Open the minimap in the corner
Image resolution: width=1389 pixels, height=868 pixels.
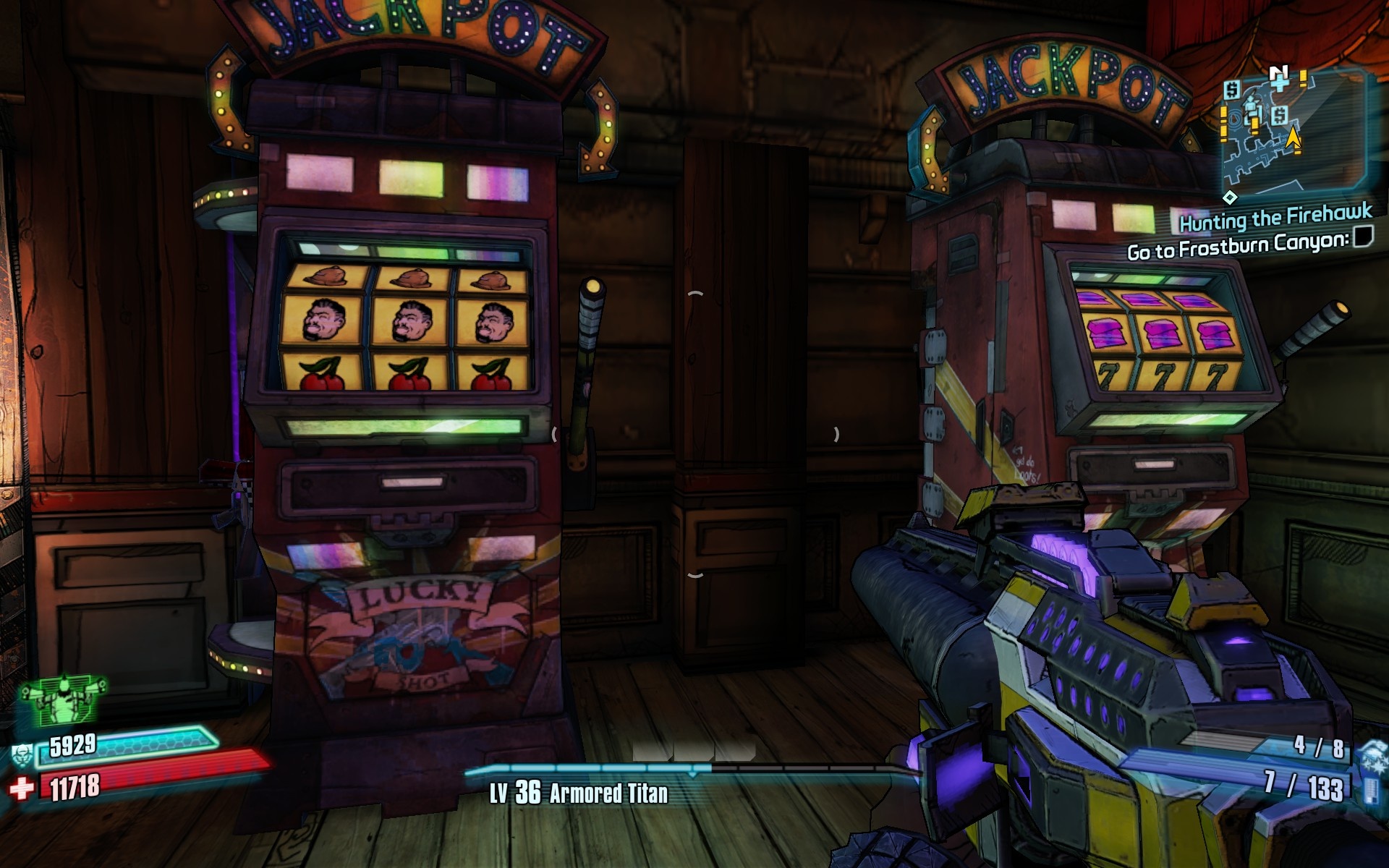point(1293,132)
